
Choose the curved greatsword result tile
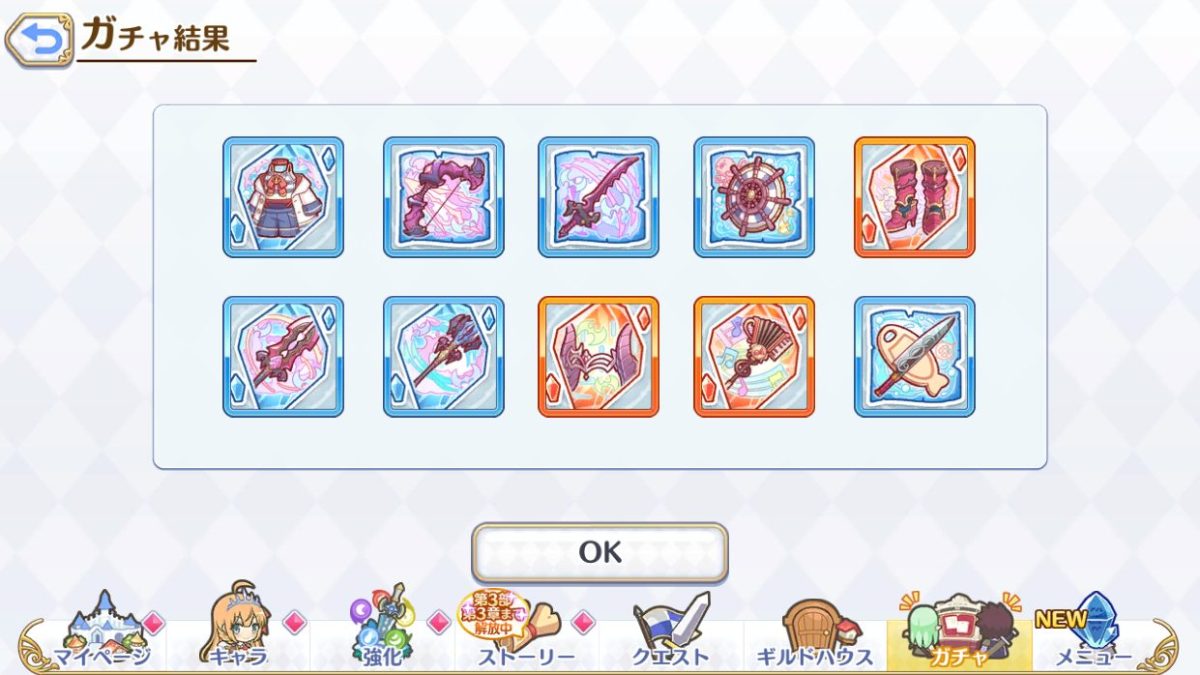click(598, 197)
